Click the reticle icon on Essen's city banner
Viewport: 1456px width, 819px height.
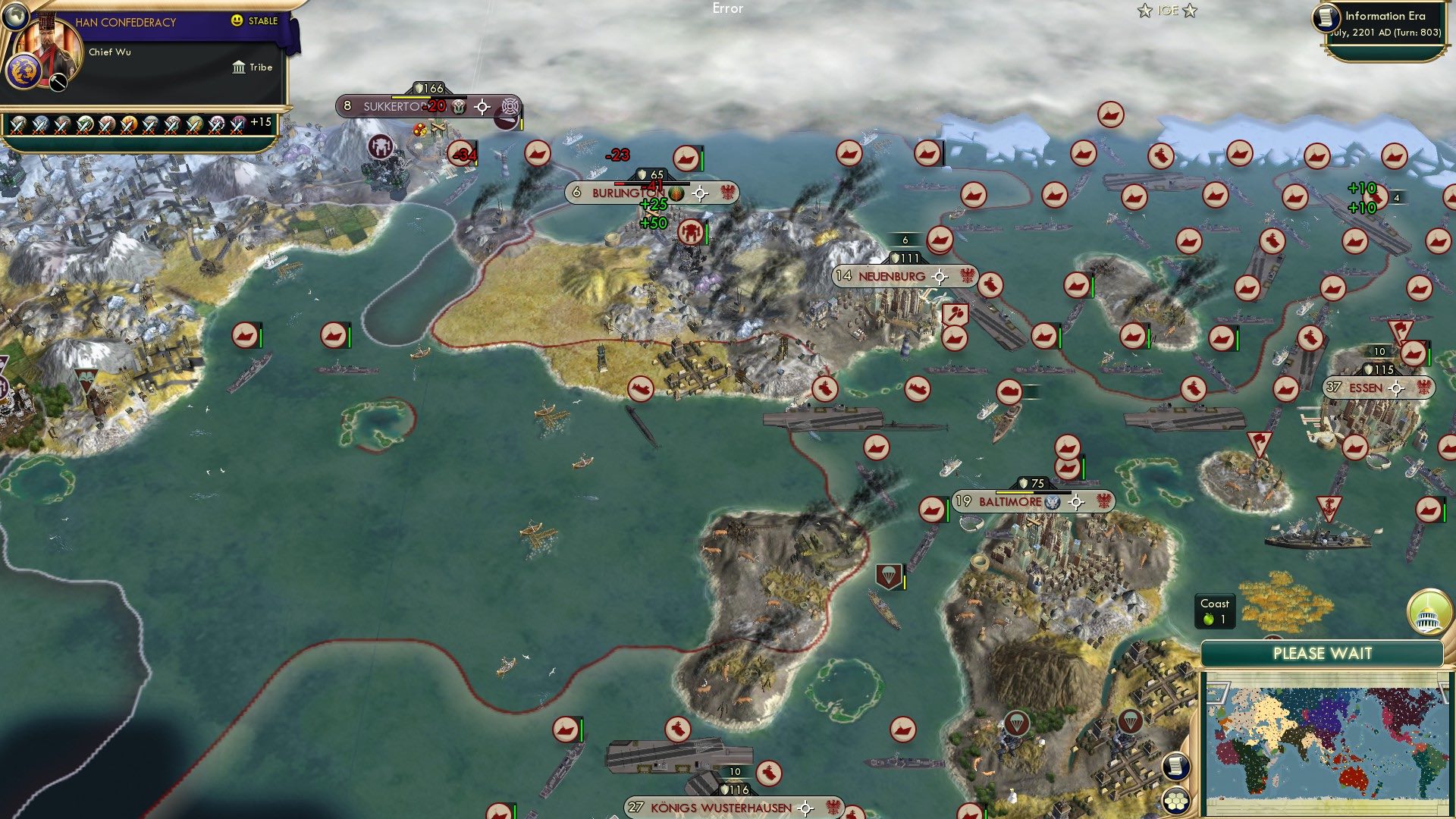tap(1398, 388)
